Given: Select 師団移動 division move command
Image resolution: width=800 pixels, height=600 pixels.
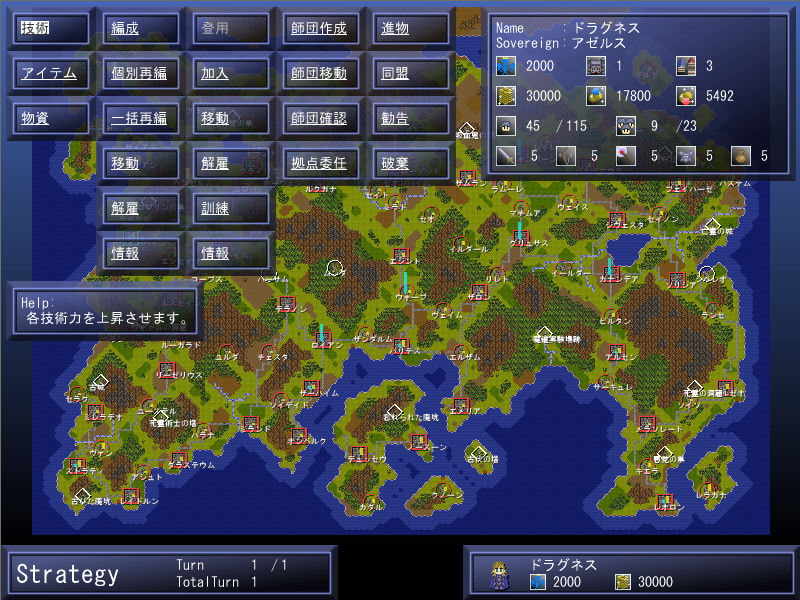Looking at the screenshot, I should pyautogui.click(x=321, y=73).
